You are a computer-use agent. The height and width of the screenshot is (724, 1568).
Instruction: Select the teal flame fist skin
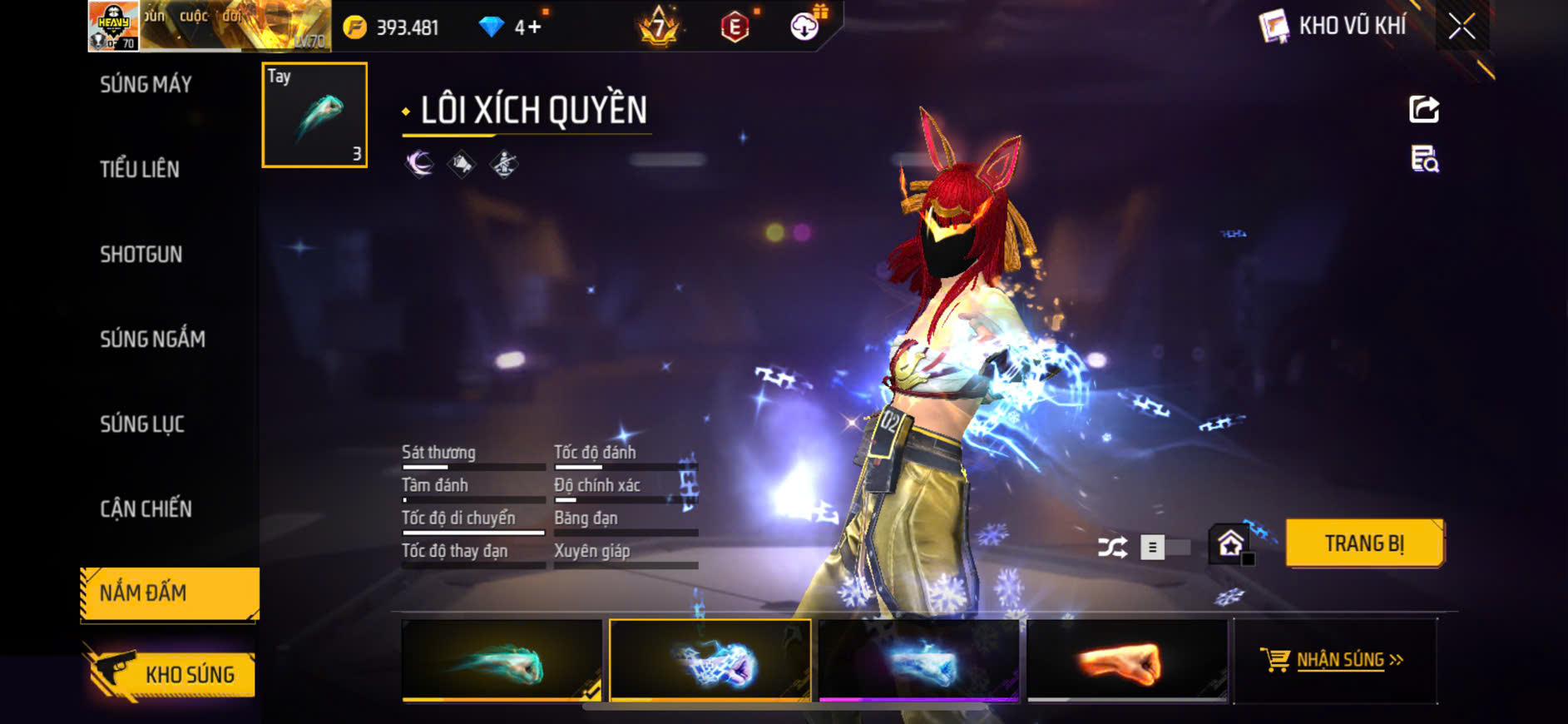(502, 661)
